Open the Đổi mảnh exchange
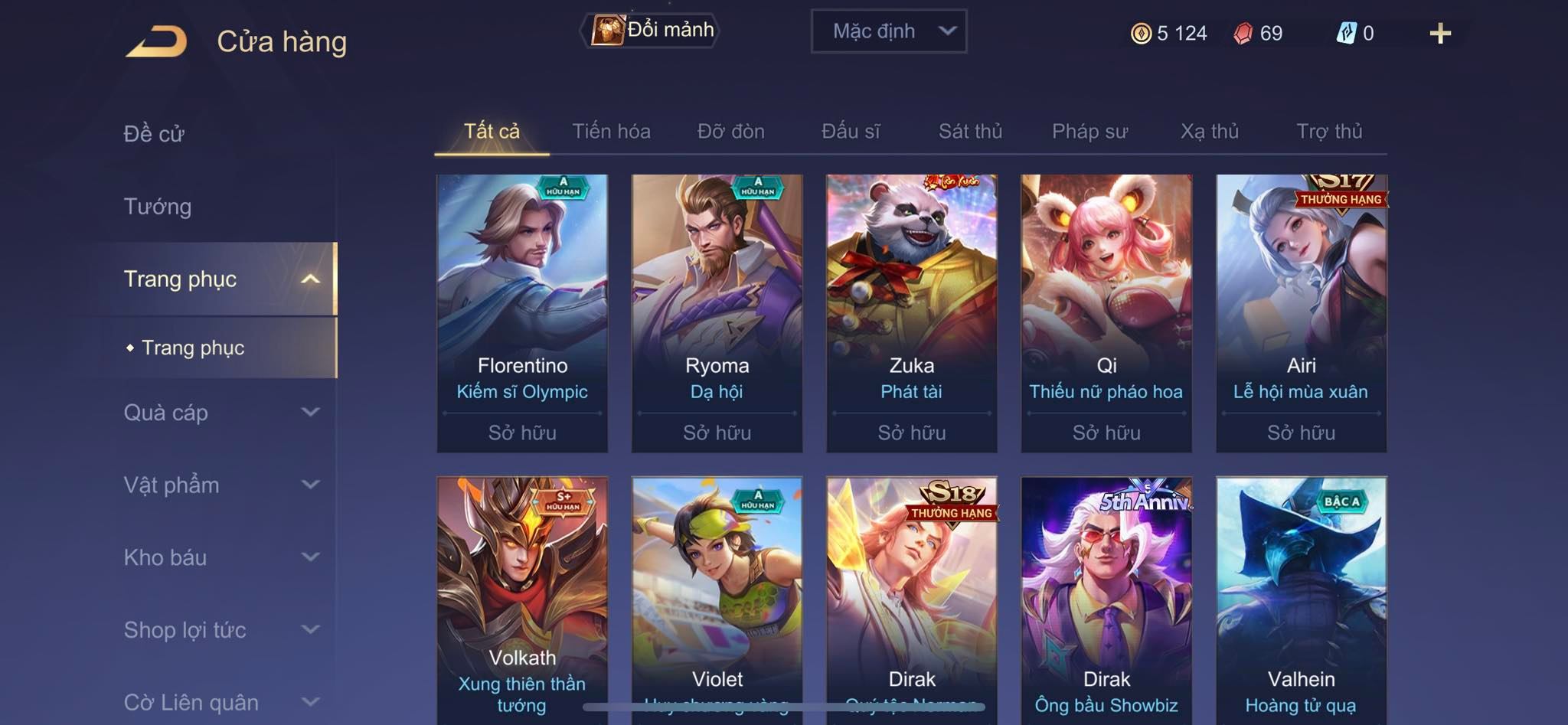Viewport: 1568px width, 725px height. (x=652, y=31)
